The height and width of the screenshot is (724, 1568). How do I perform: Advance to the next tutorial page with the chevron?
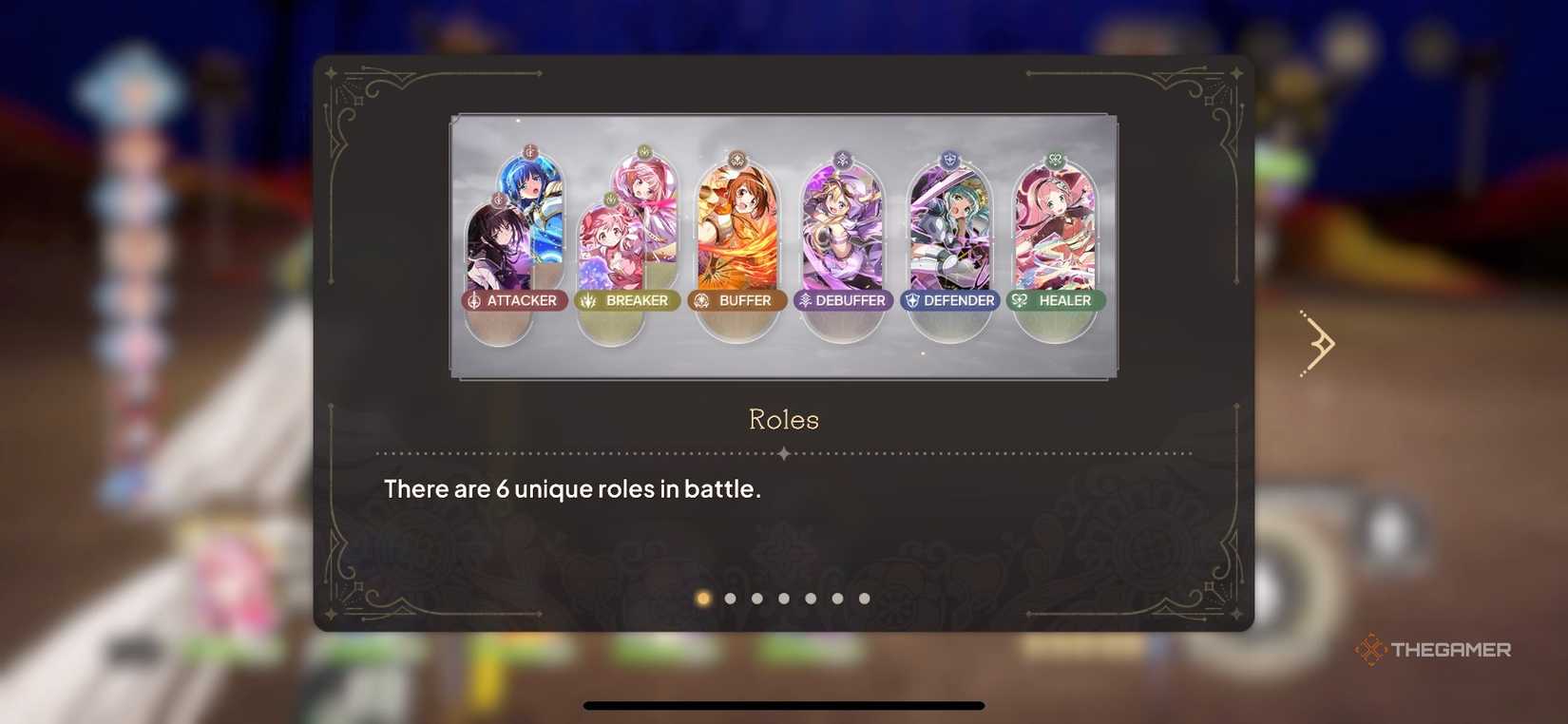(1319, 342)
